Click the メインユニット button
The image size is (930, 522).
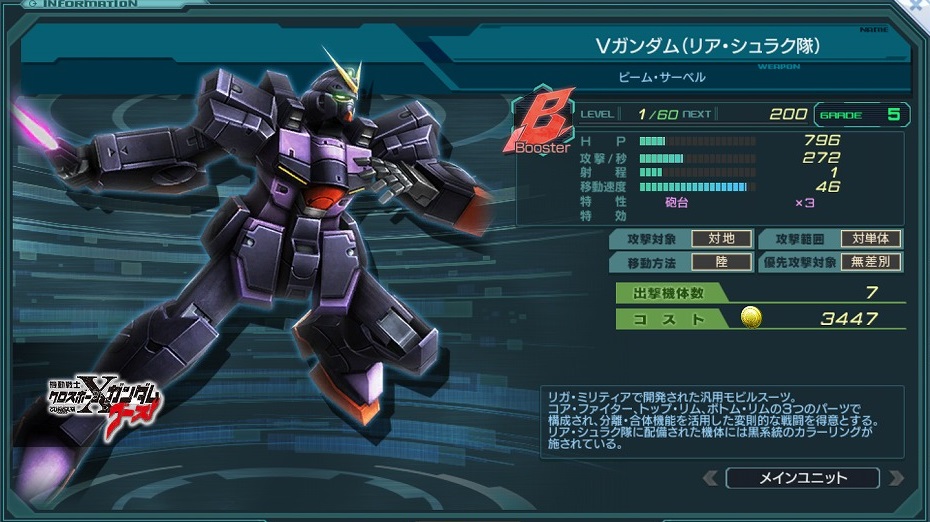point(802,478)
